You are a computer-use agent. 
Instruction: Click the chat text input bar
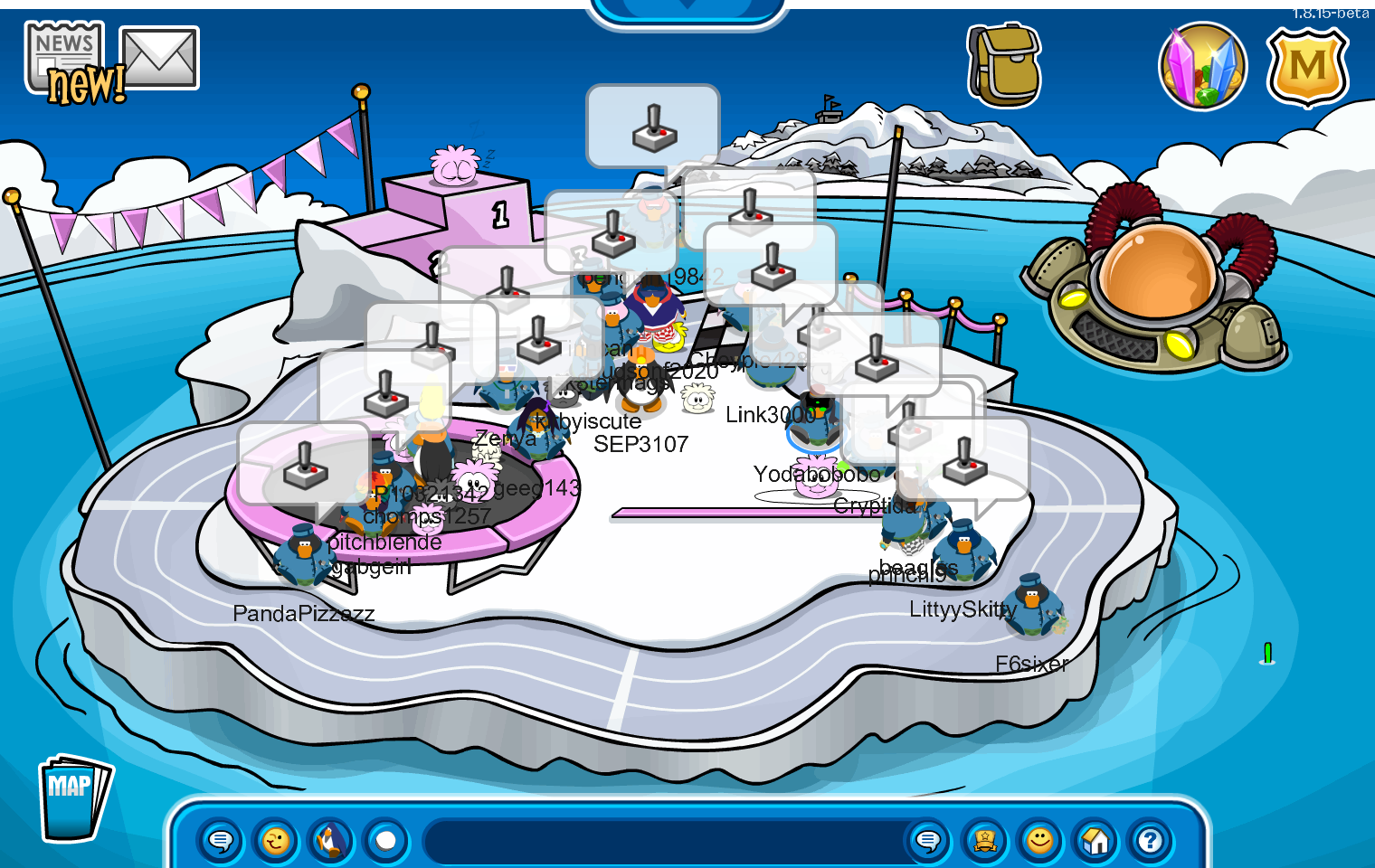tap(665, 841)
